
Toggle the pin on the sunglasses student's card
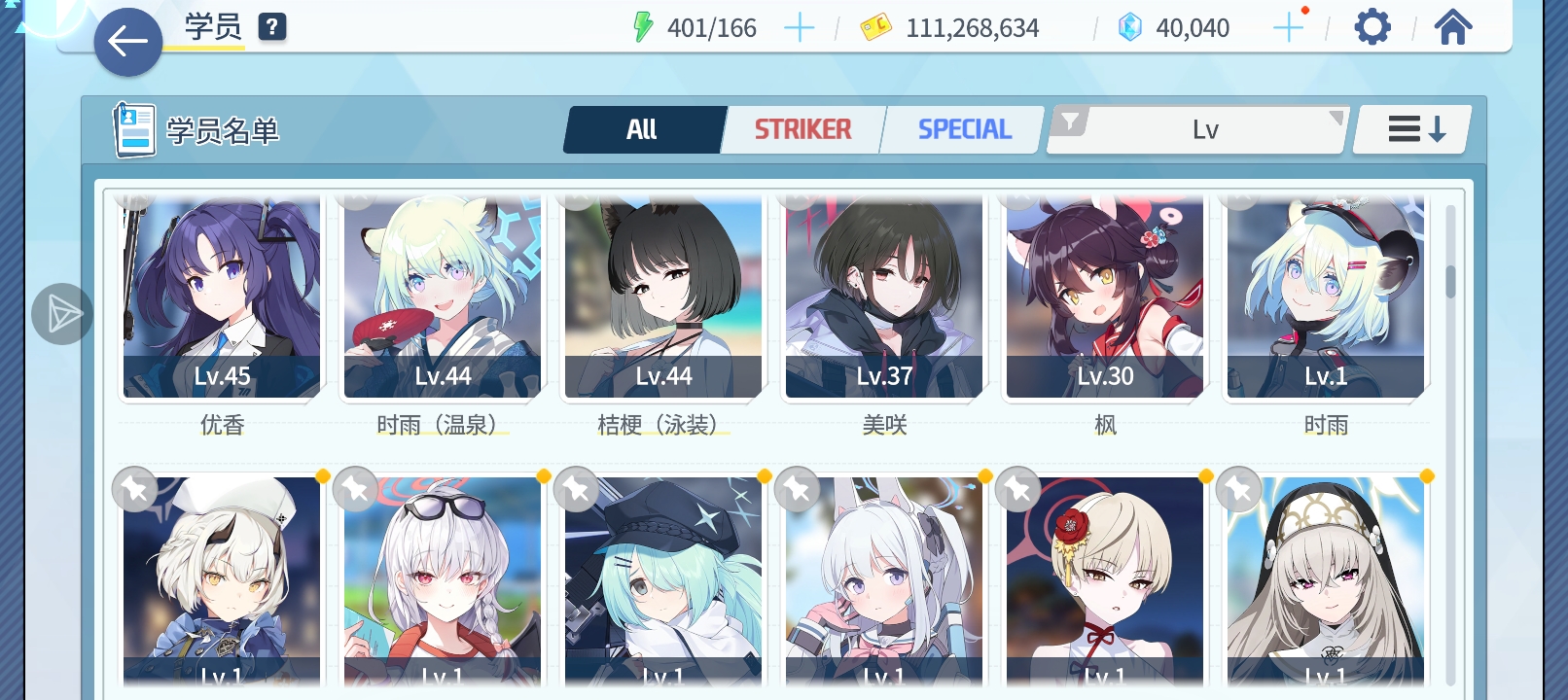(353, 489)
